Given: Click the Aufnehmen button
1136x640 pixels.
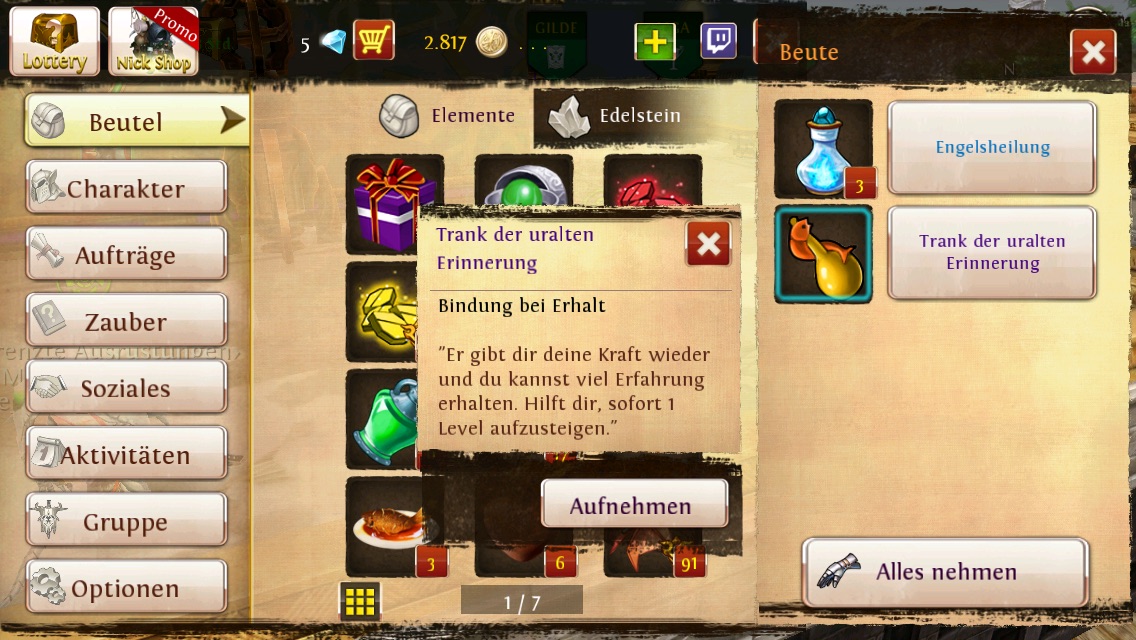Looking at the screenshot, I should pos(633,505).
